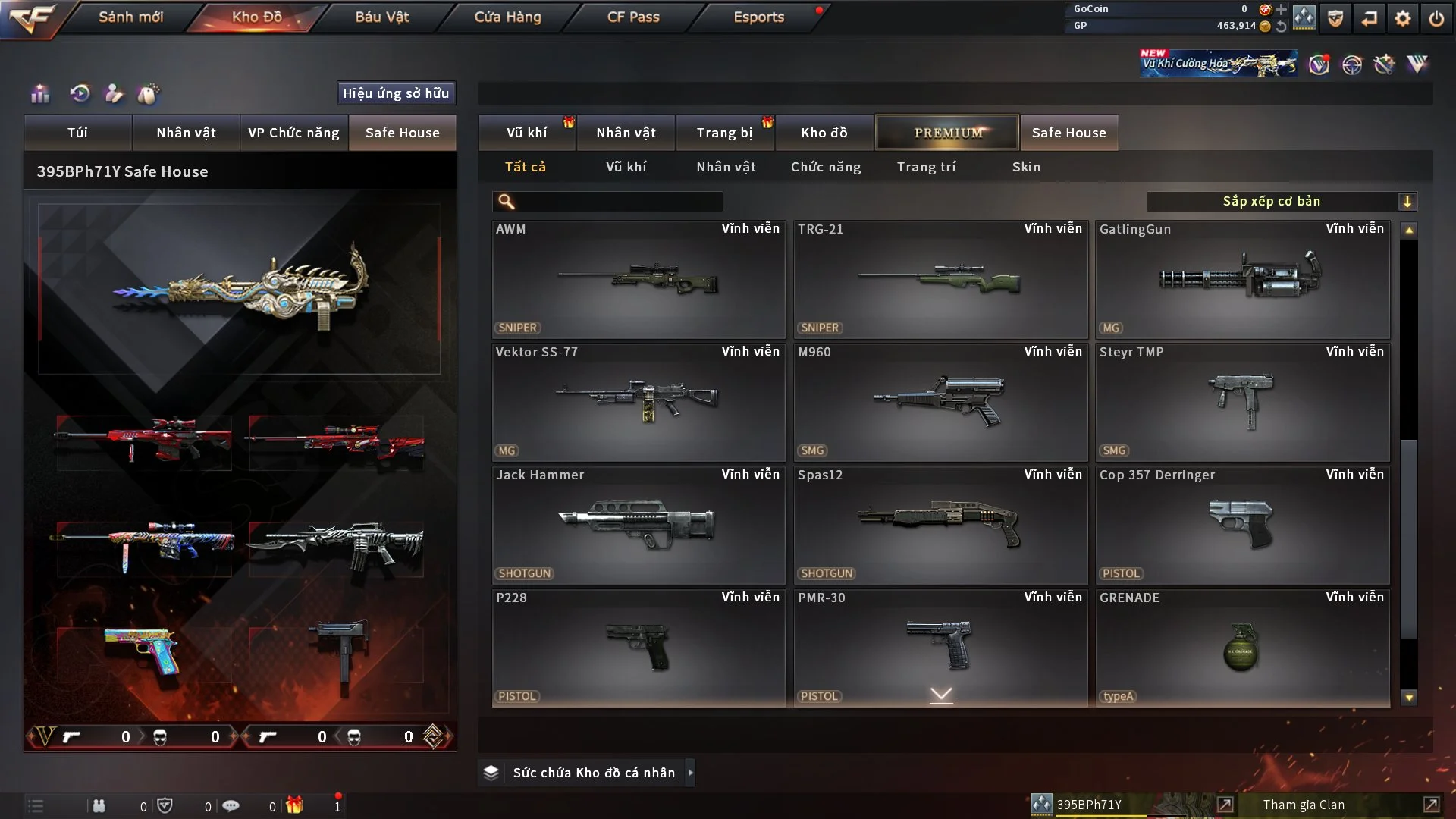Open the Sảnh mới lobby menu

pos(130,17)
